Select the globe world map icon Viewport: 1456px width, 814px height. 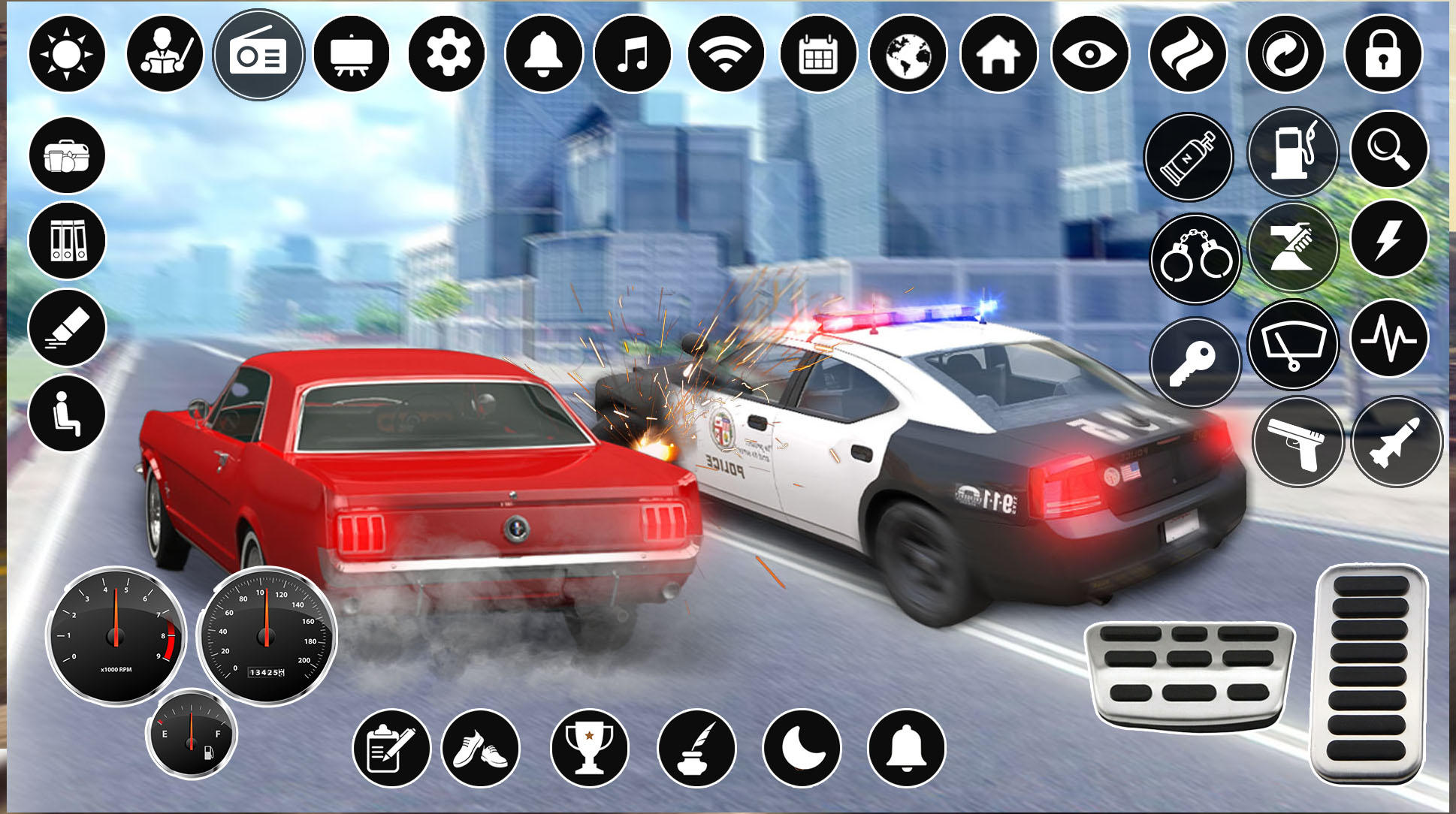click(909, 54)
